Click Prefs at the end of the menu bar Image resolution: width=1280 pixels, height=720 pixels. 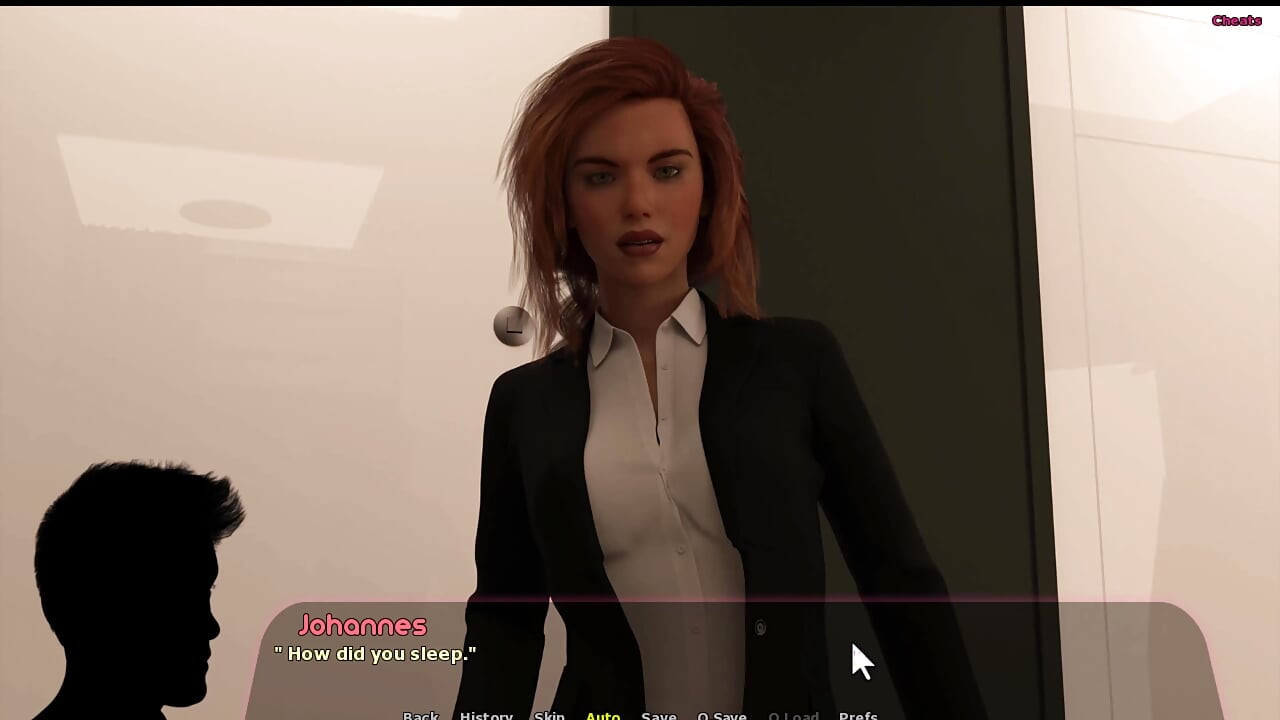pos(858,715)
